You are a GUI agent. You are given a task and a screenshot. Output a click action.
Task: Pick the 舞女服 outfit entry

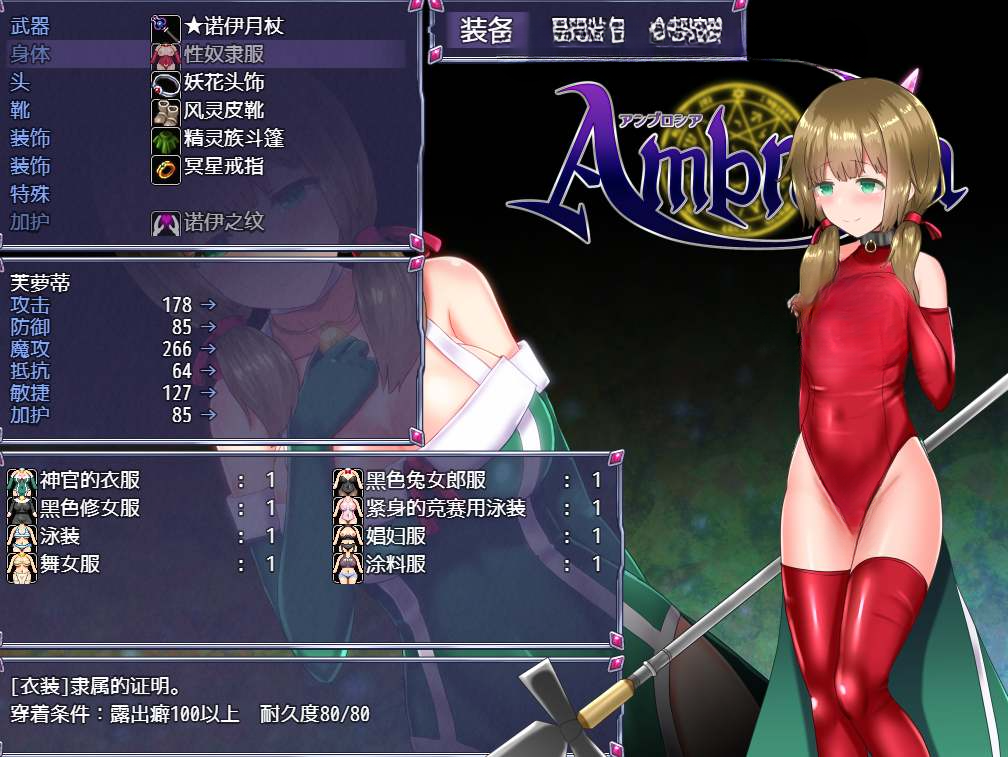pos(140,564)
